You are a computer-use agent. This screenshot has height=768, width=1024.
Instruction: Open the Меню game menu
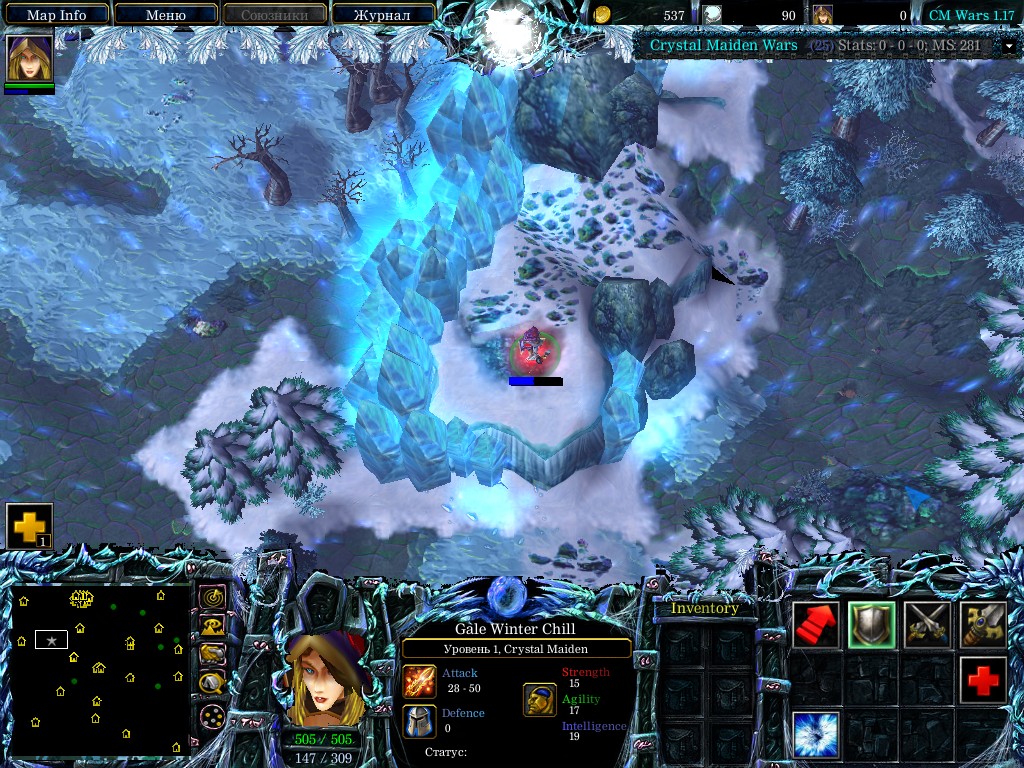click(166, 15)
